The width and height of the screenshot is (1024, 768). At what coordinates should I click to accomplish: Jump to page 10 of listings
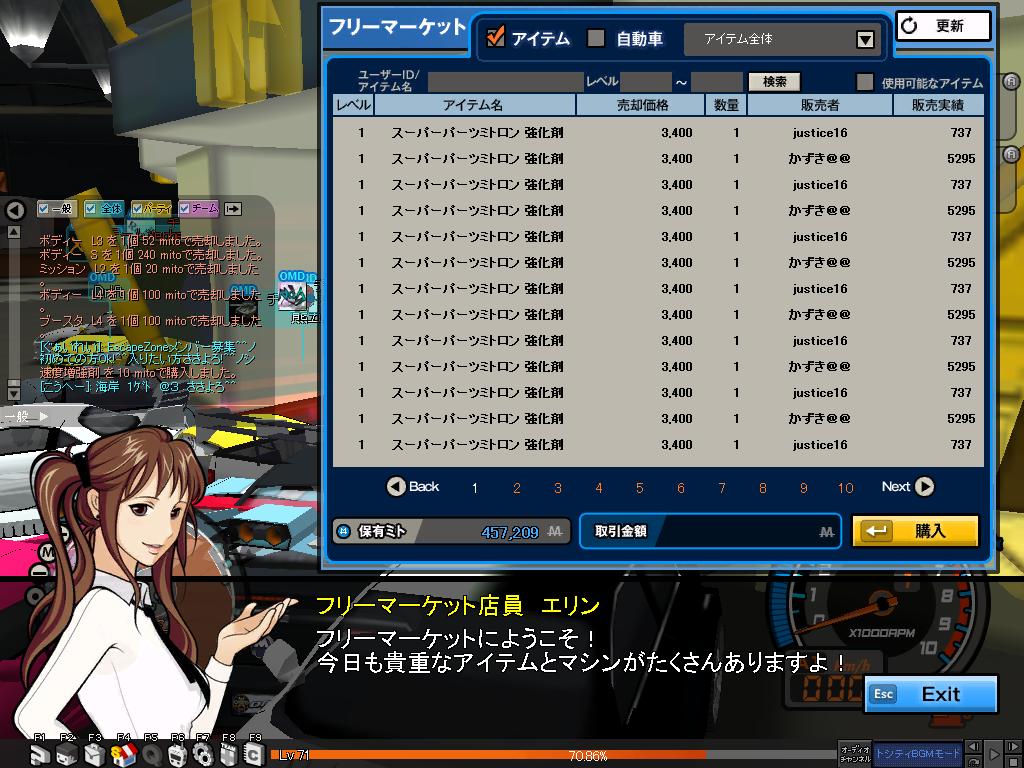(x=846, y=488)
